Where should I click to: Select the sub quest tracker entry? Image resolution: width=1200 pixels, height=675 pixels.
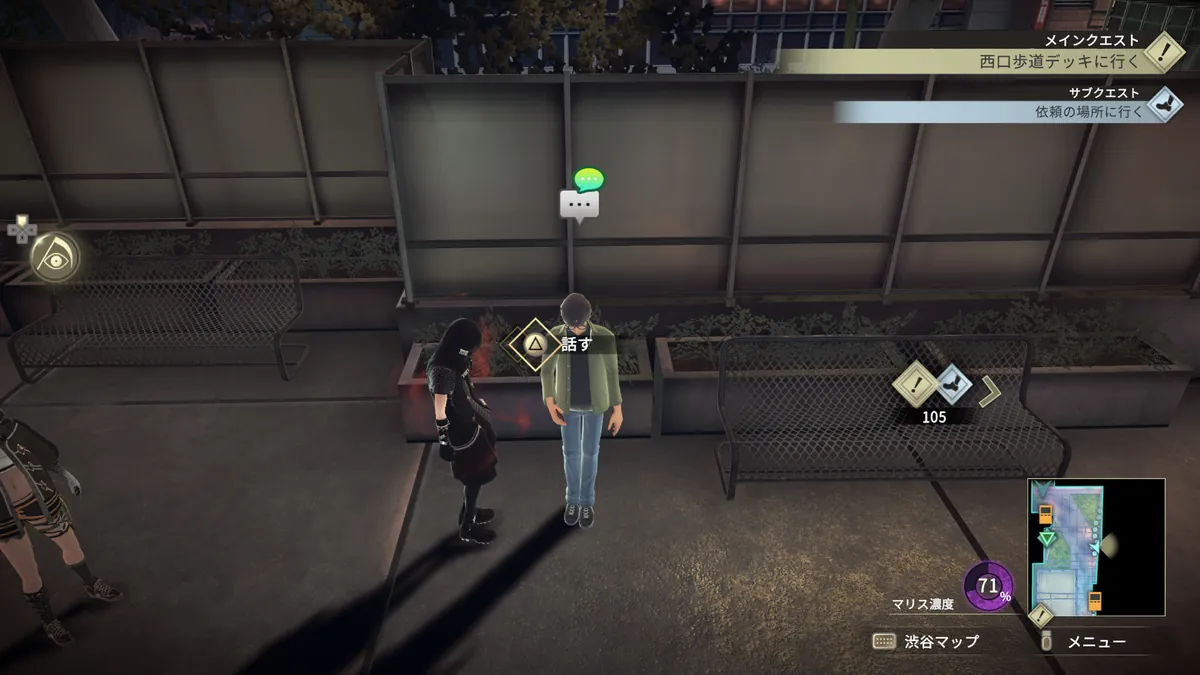tap(1092, 111)
